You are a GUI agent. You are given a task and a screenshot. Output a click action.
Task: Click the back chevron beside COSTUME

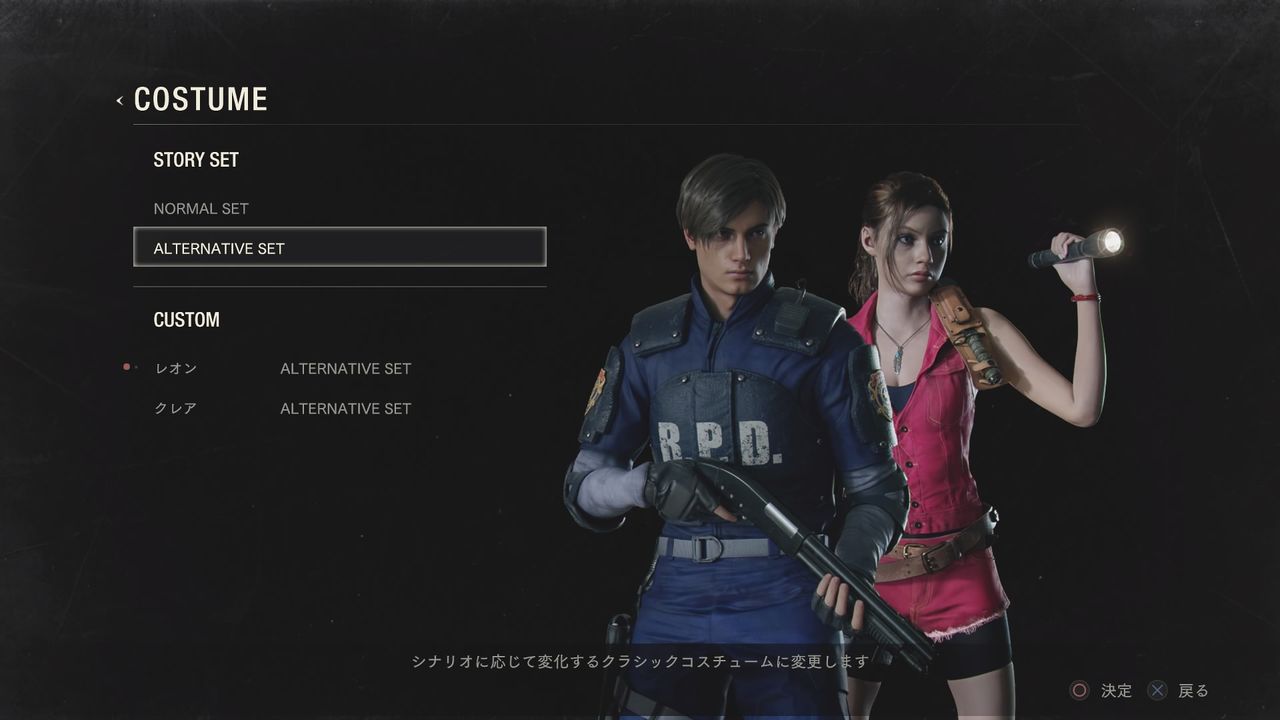tap(119, 99)
